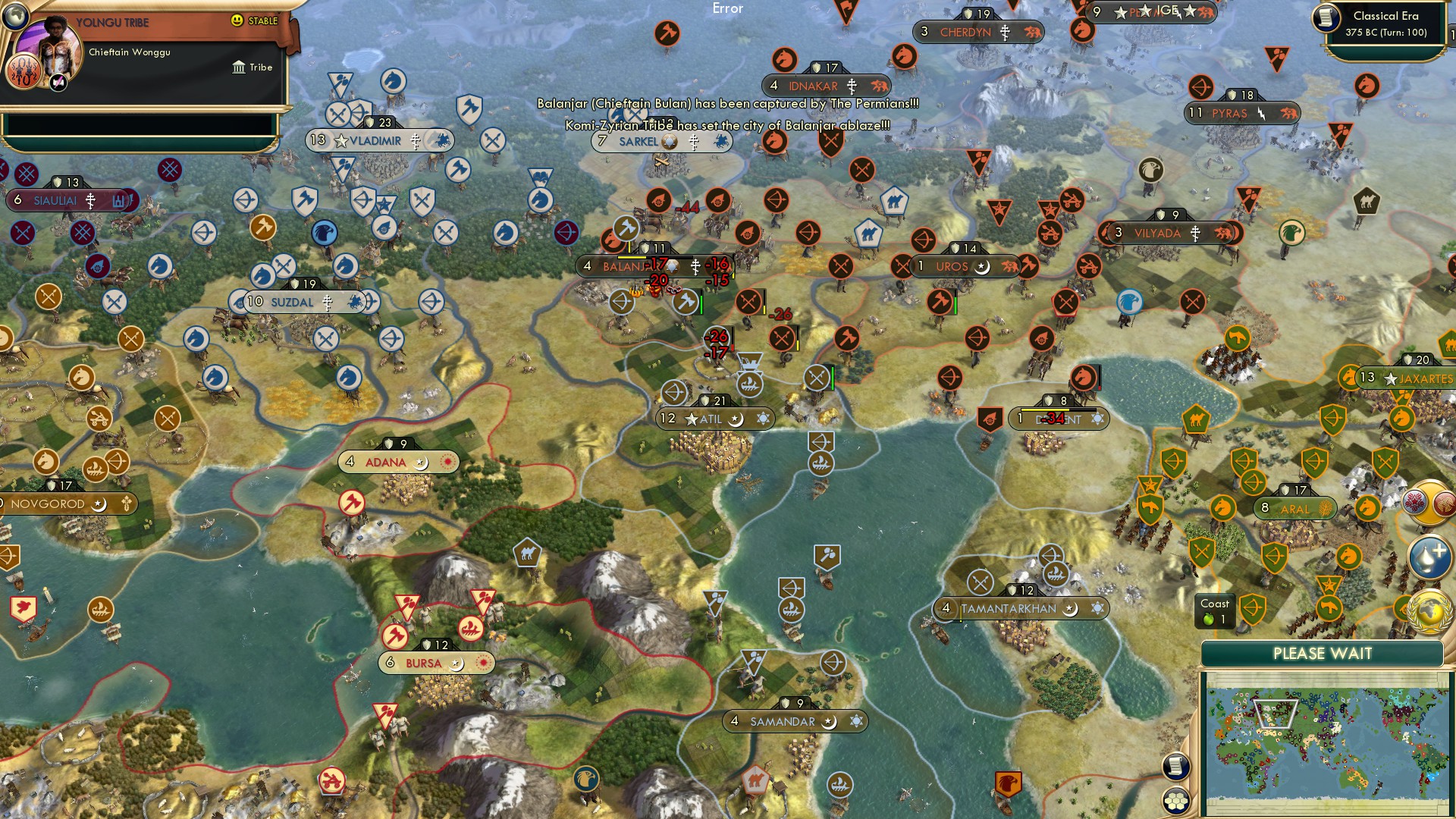
Task: Click the yellow production bar on Balanjar's banner
Action: tap(632, 257)
